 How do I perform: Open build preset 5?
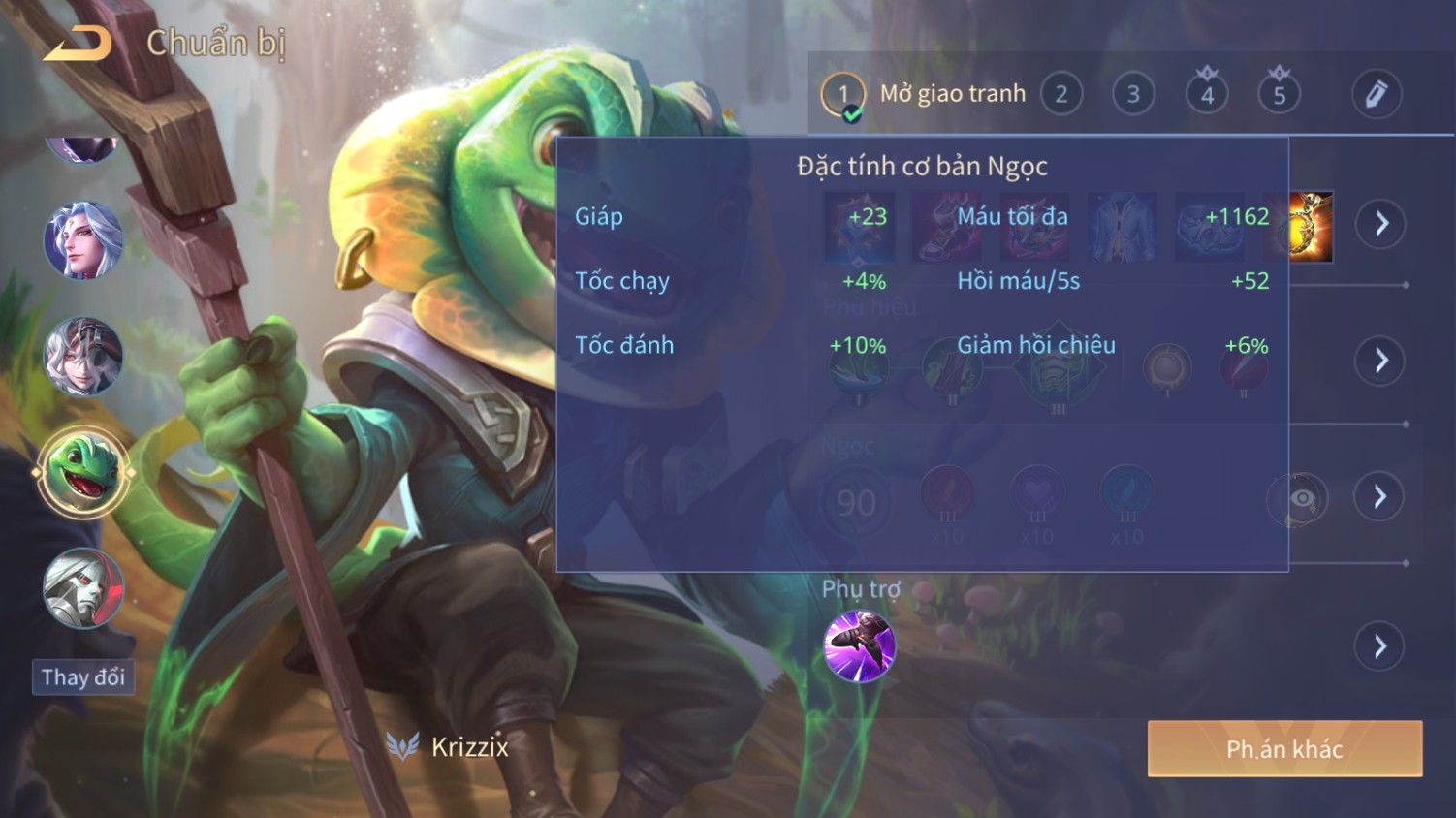coord(1279,94)
